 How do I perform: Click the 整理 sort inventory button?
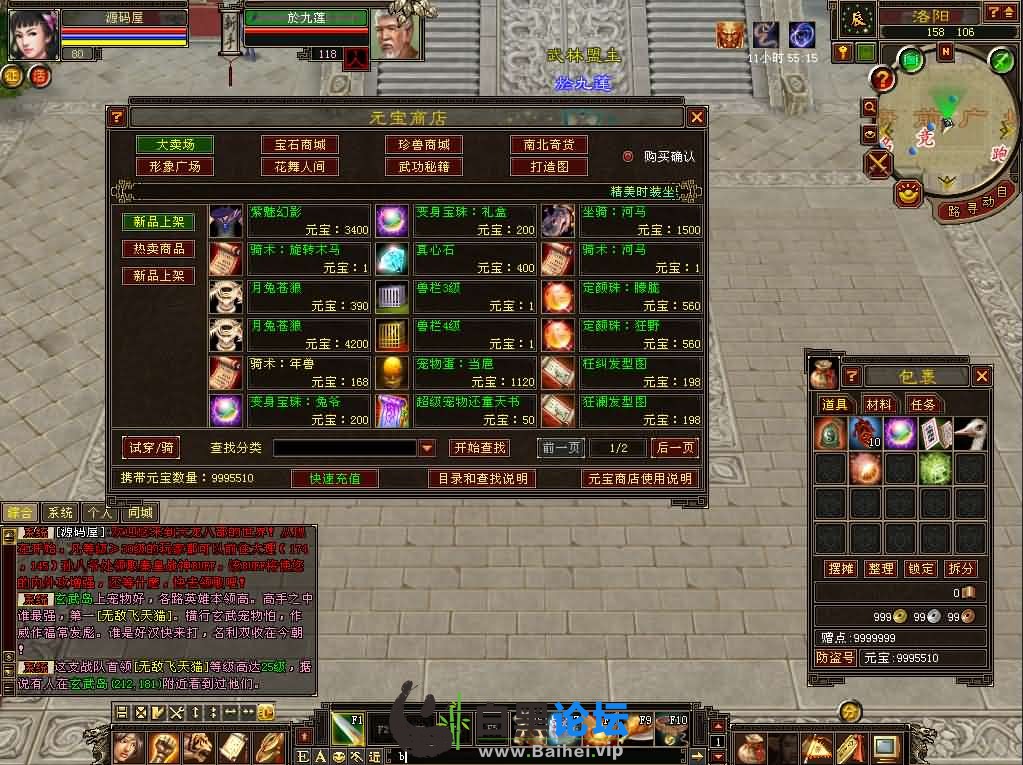pos(881,568)
